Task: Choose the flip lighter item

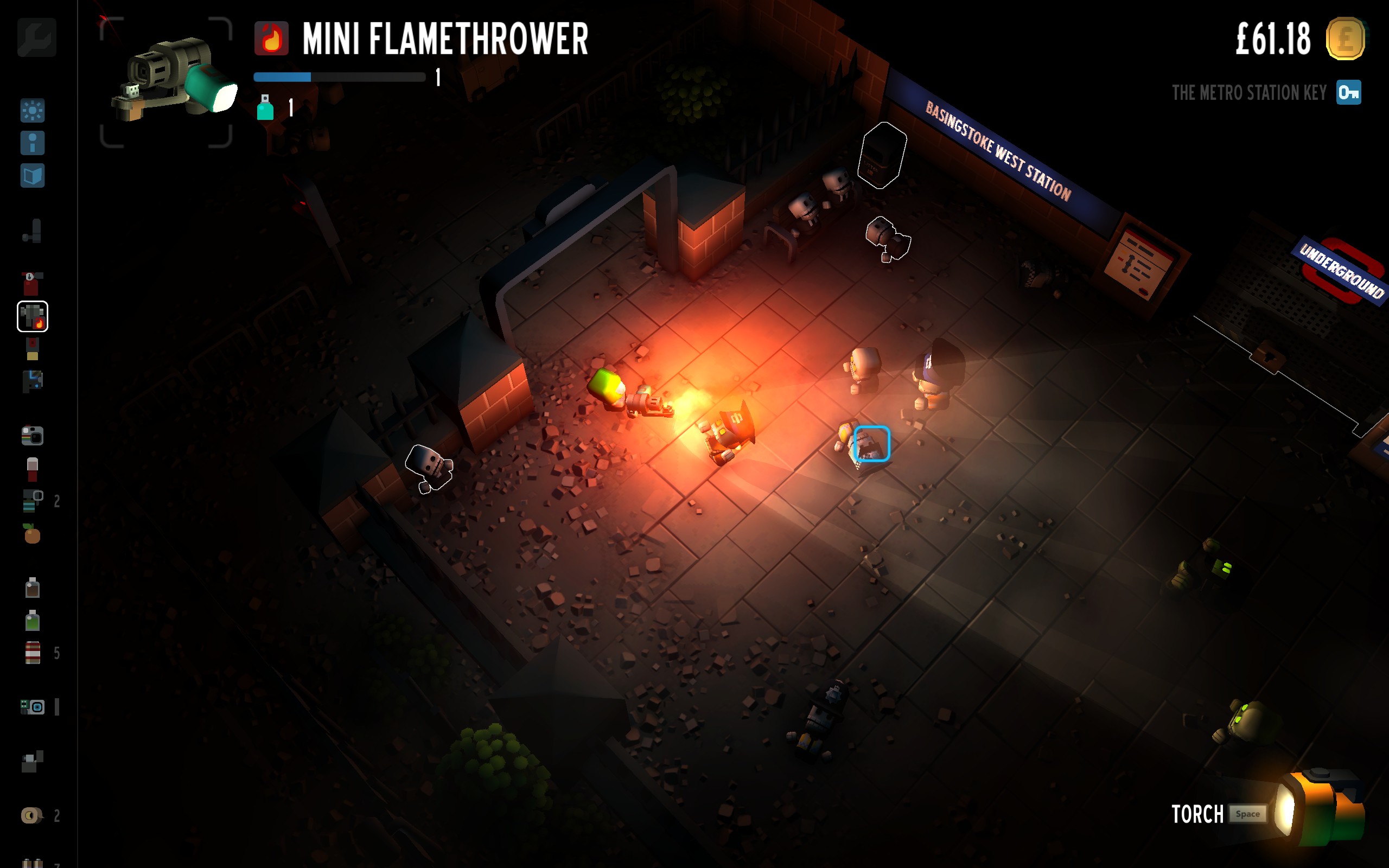Action: pos(33,762)
